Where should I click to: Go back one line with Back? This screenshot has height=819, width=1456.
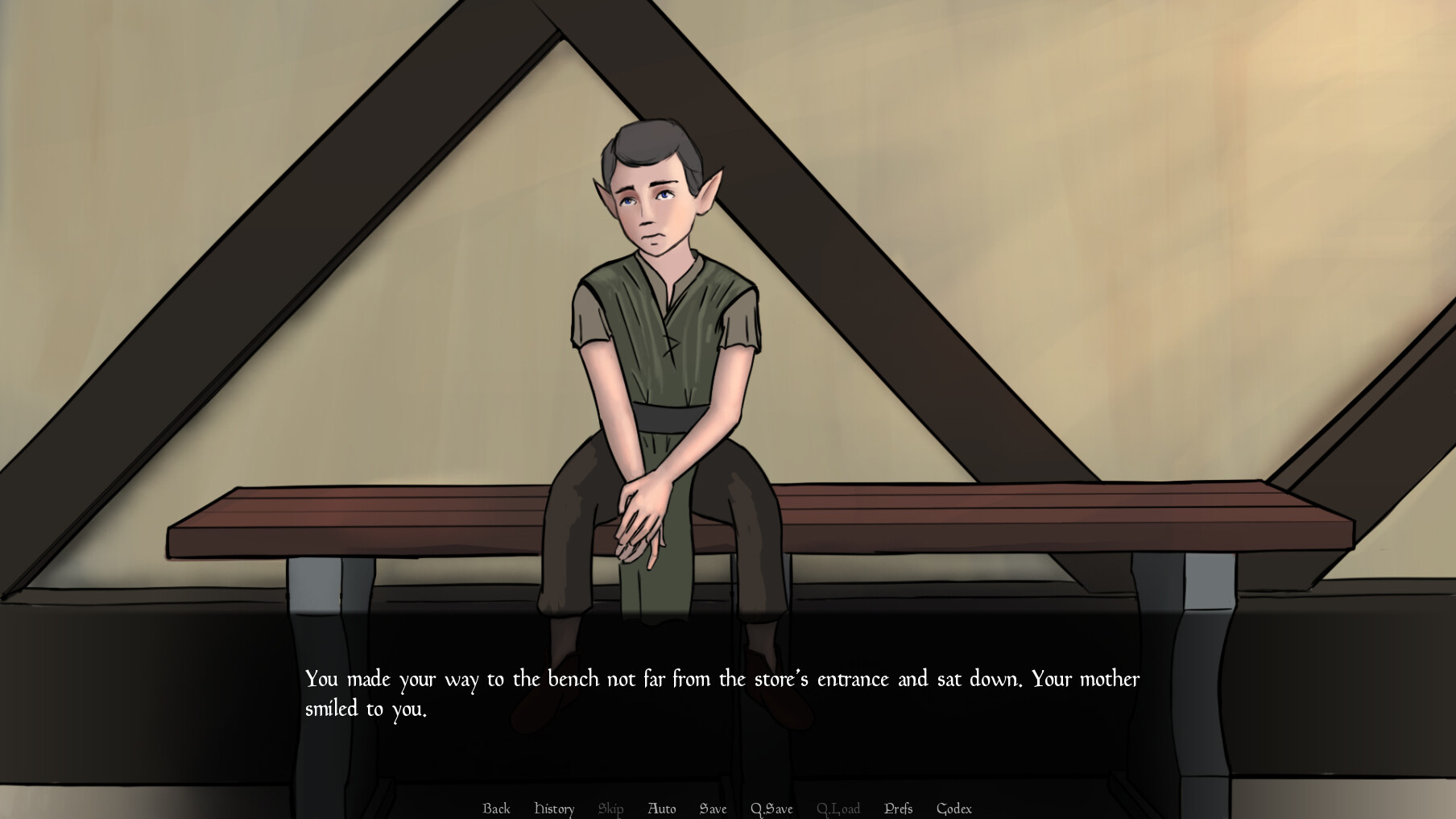(496, 809)
